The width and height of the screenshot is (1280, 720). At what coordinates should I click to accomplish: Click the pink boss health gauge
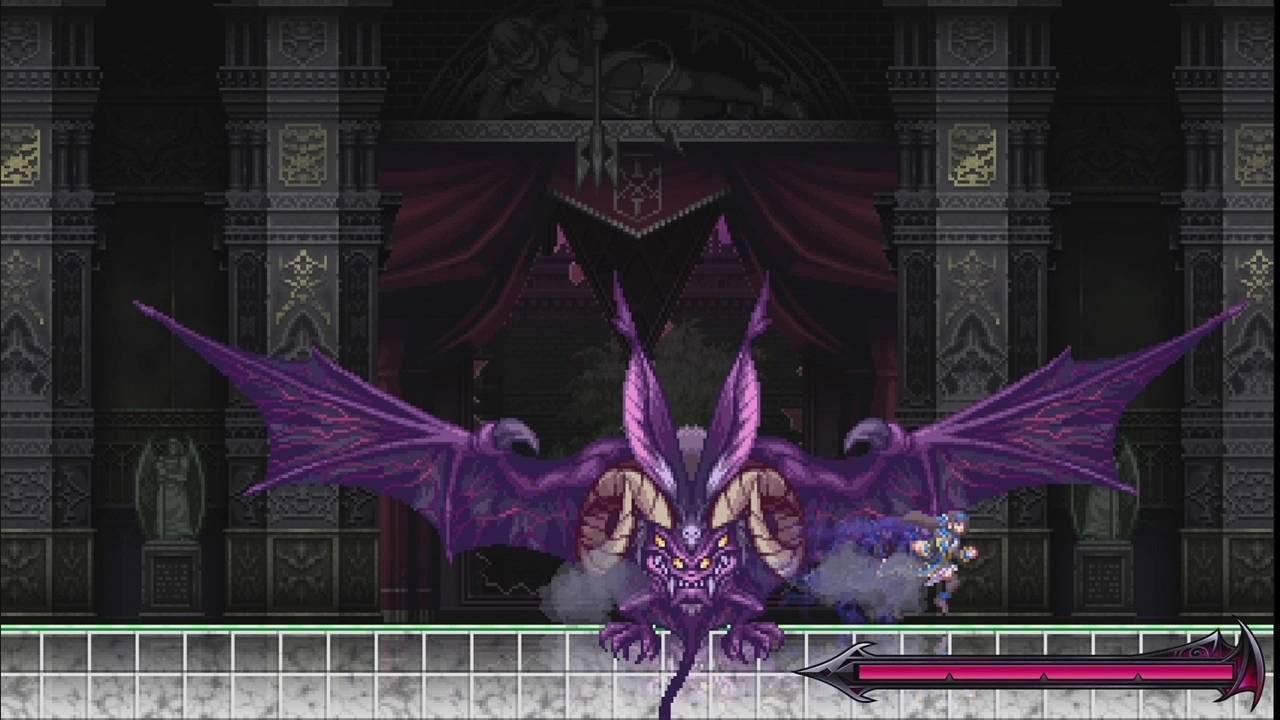point(1040,673)
